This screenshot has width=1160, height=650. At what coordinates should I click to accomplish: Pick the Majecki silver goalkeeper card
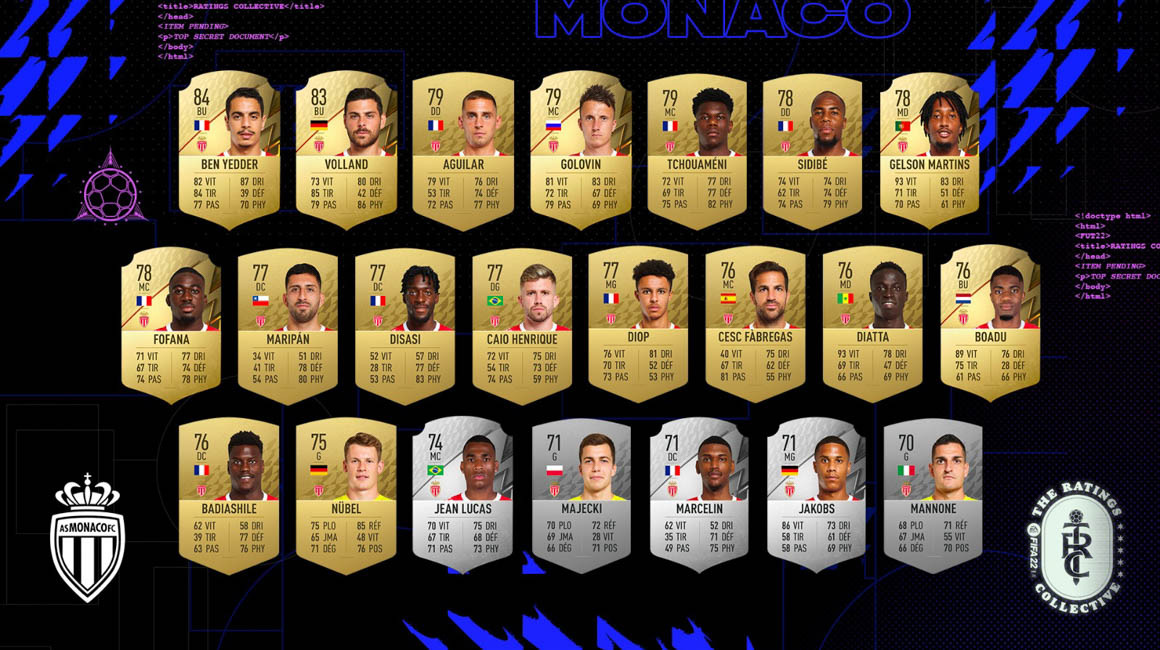pyautogui.click(x=580, y=490)
